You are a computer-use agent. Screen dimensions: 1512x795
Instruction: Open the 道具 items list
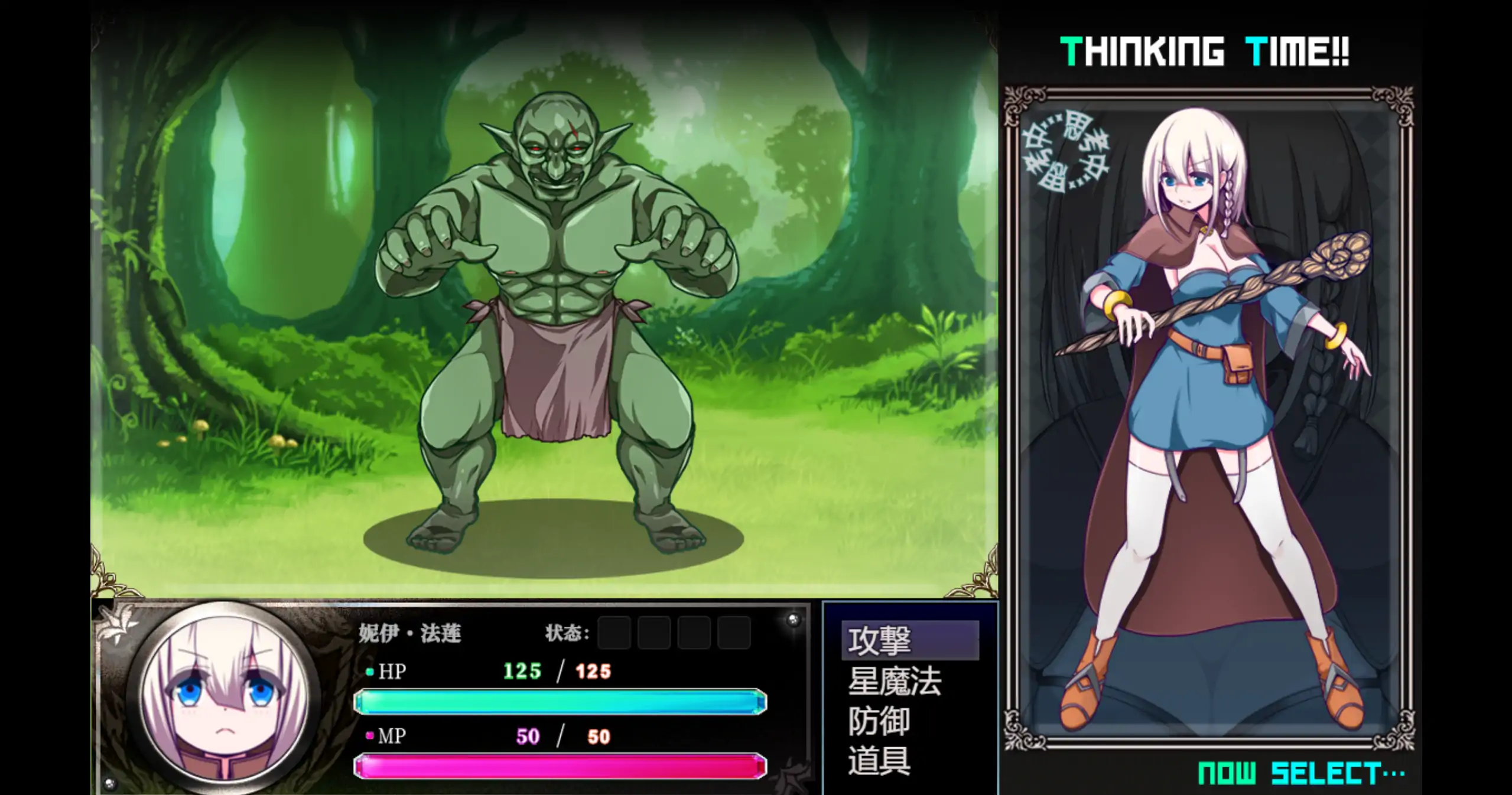(x=879, y=762)
